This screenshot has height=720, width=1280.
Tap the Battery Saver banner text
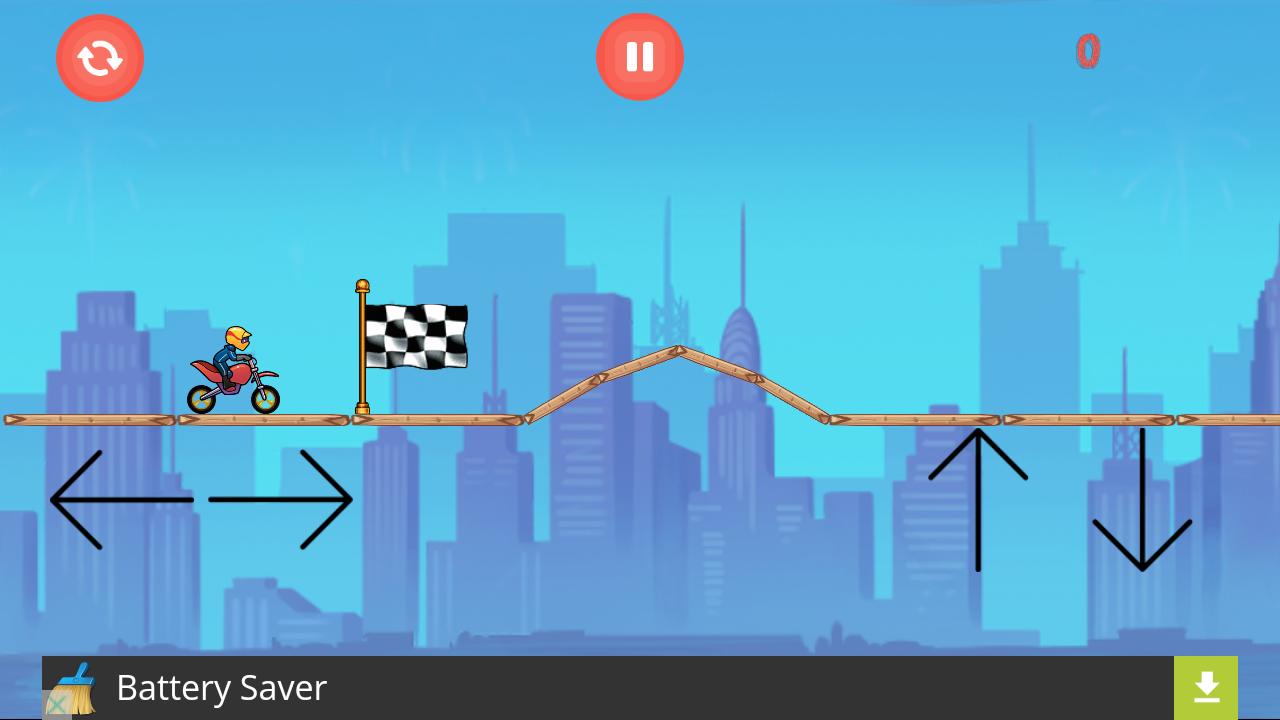221,688
